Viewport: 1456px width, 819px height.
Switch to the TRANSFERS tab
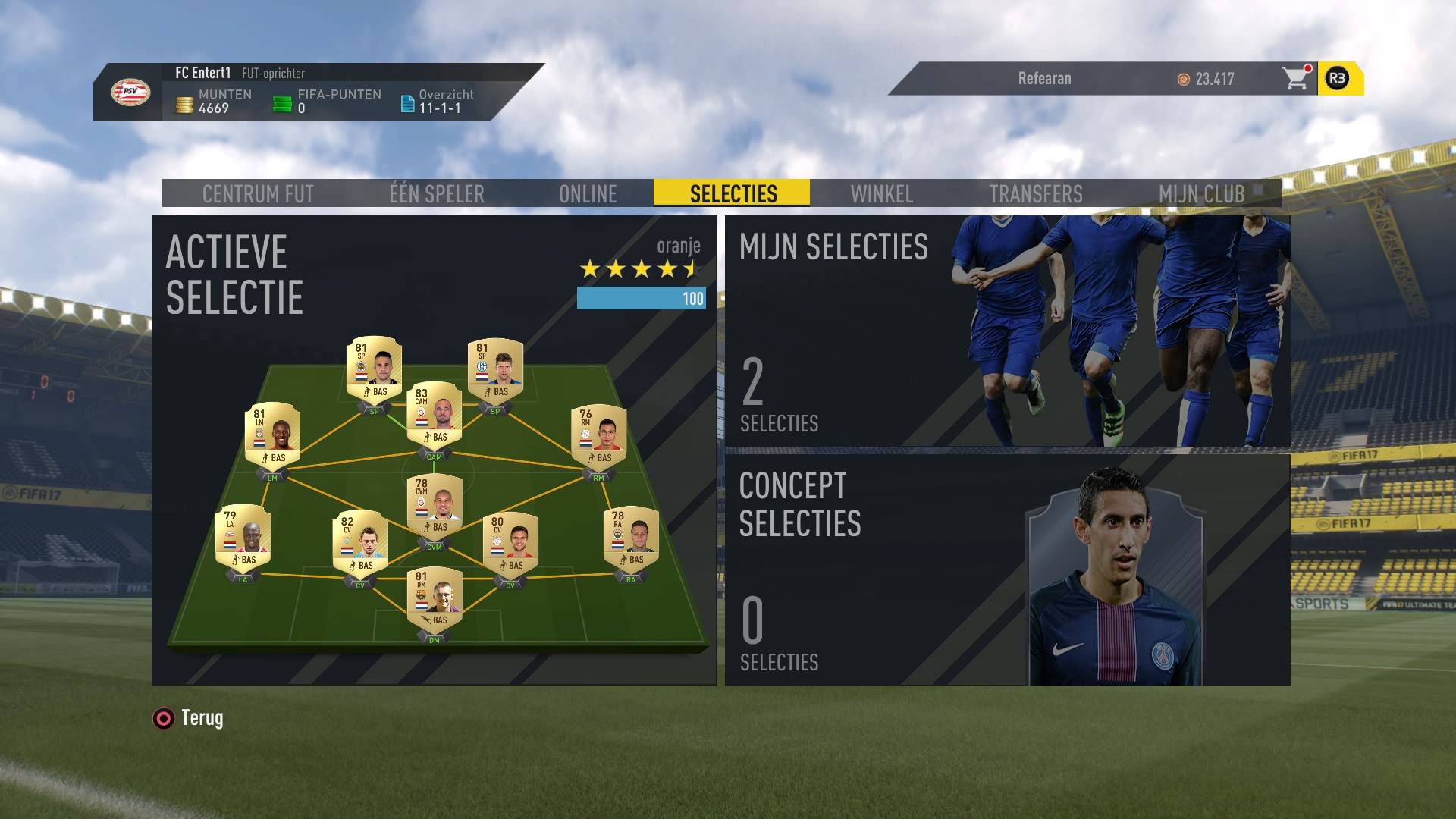click(x=1035, y=193)
